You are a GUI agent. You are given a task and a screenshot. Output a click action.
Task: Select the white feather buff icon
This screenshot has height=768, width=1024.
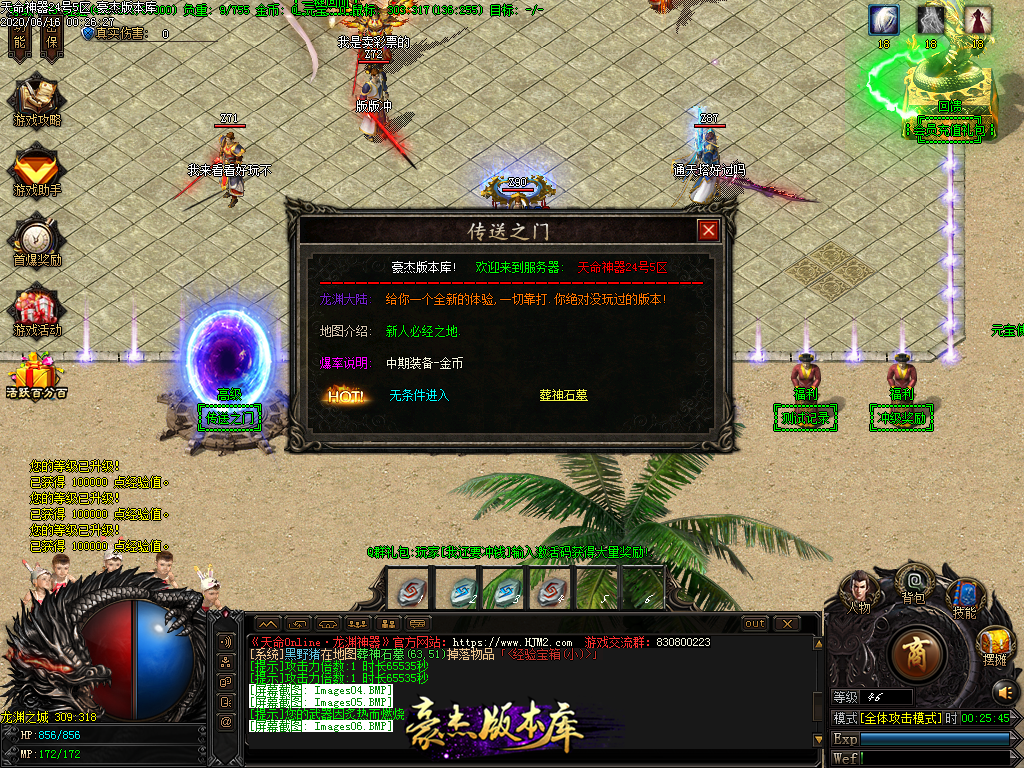tap(883, 20)
